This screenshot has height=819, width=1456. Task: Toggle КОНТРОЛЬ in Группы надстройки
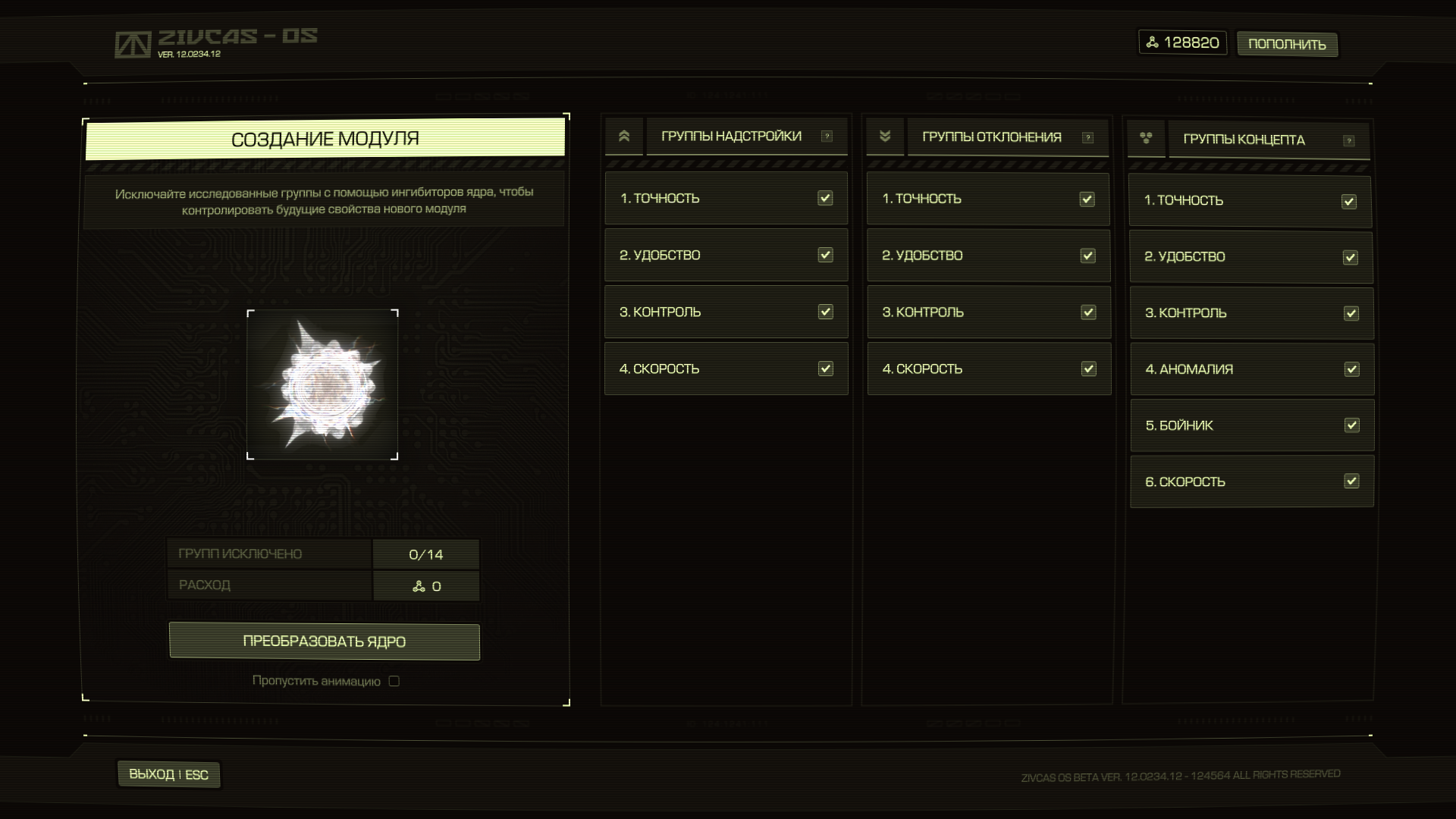825,312
